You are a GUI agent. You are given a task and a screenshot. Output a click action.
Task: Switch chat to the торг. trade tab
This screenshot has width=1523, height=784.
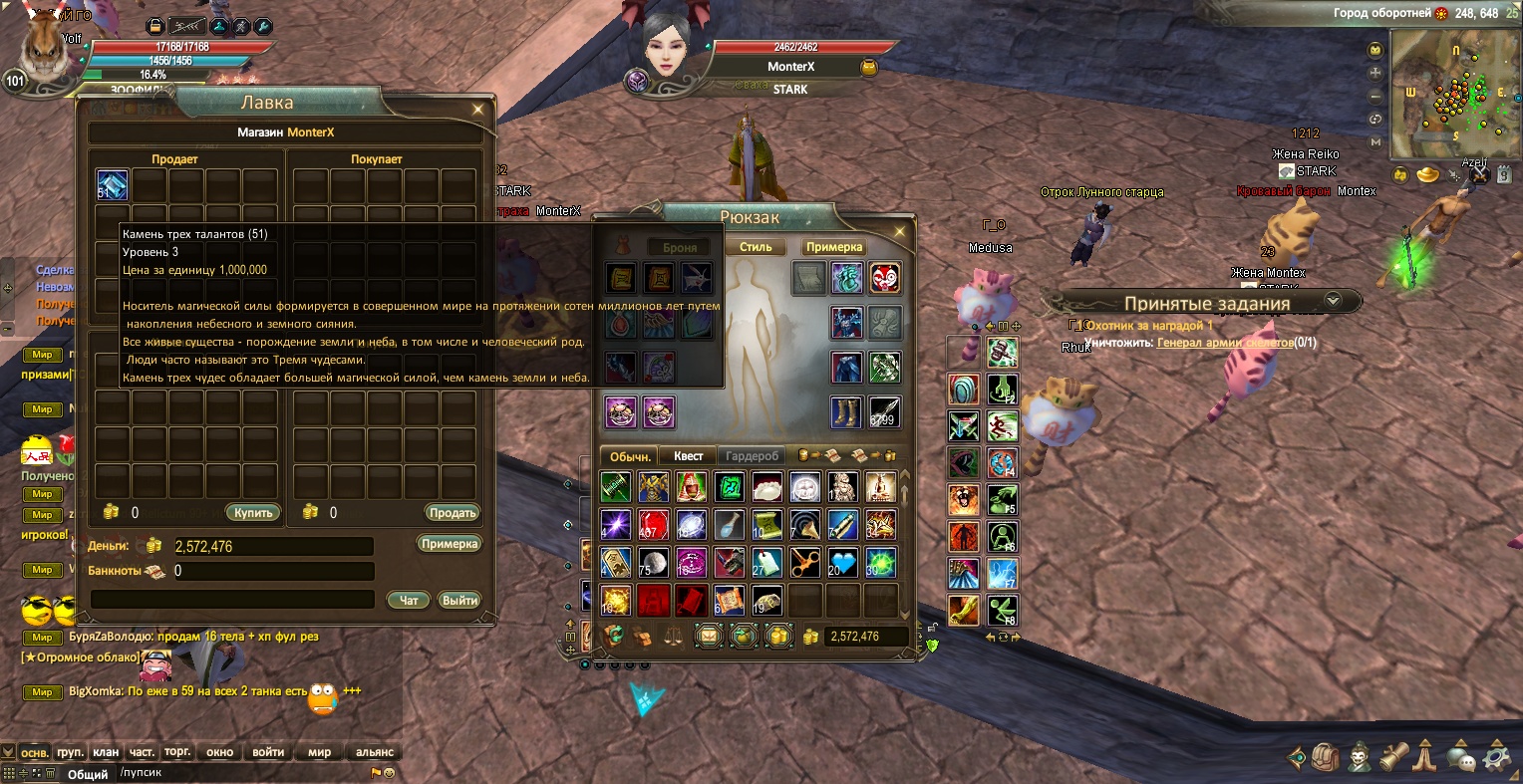177,752
